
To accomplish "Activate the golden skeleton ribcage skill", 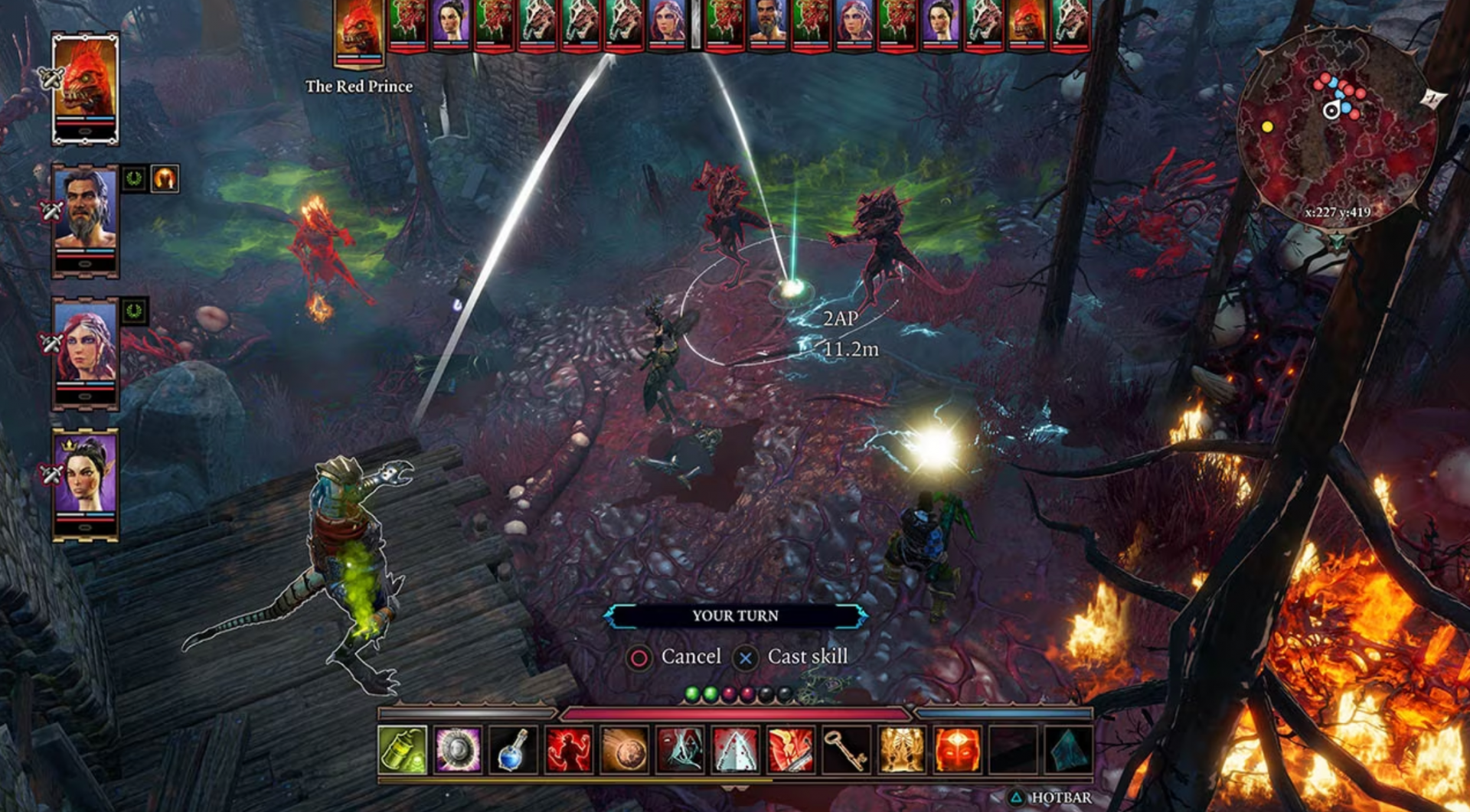I will (902, 750).
